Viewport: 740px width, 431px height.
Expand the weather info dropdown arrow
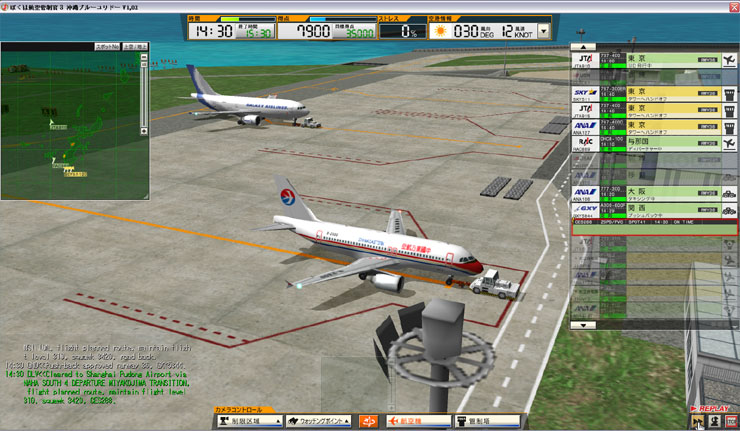(x=543, y=31)
